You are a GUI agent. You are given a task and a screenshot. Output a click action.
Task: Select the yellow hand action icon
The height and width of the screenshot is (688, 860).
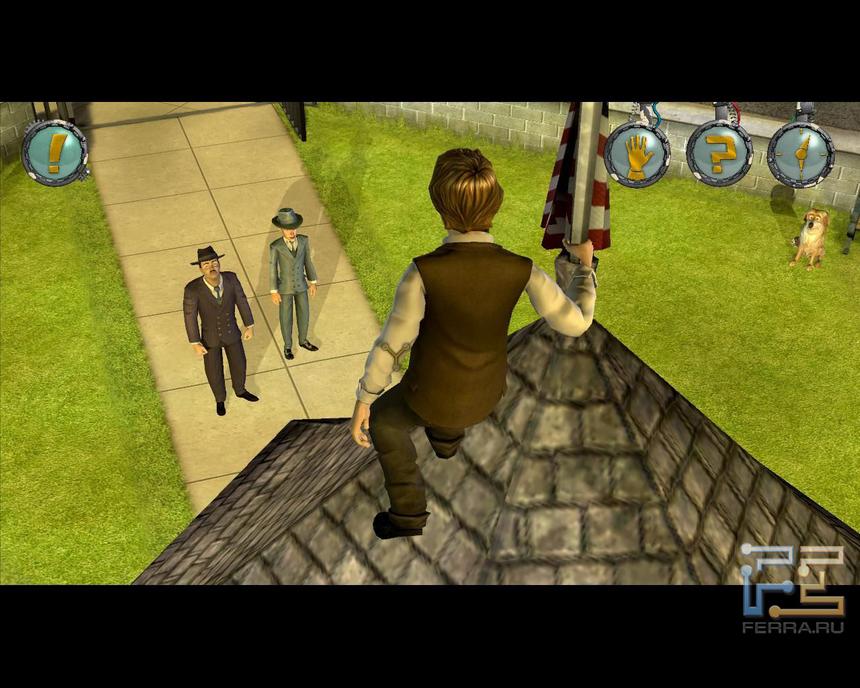(637, 154)
